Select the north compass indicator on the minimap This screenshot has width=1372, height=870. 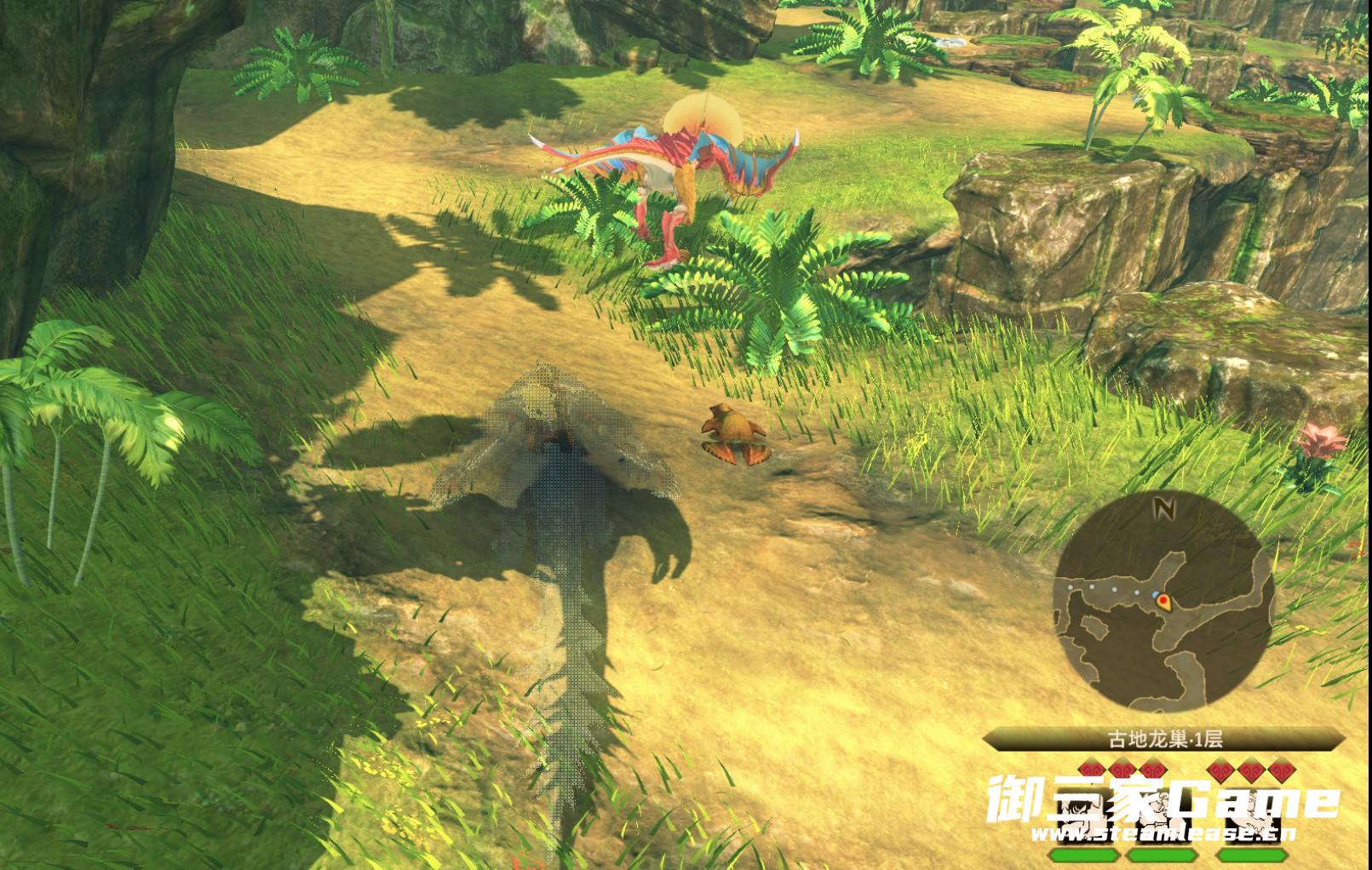coord(1163,509)
